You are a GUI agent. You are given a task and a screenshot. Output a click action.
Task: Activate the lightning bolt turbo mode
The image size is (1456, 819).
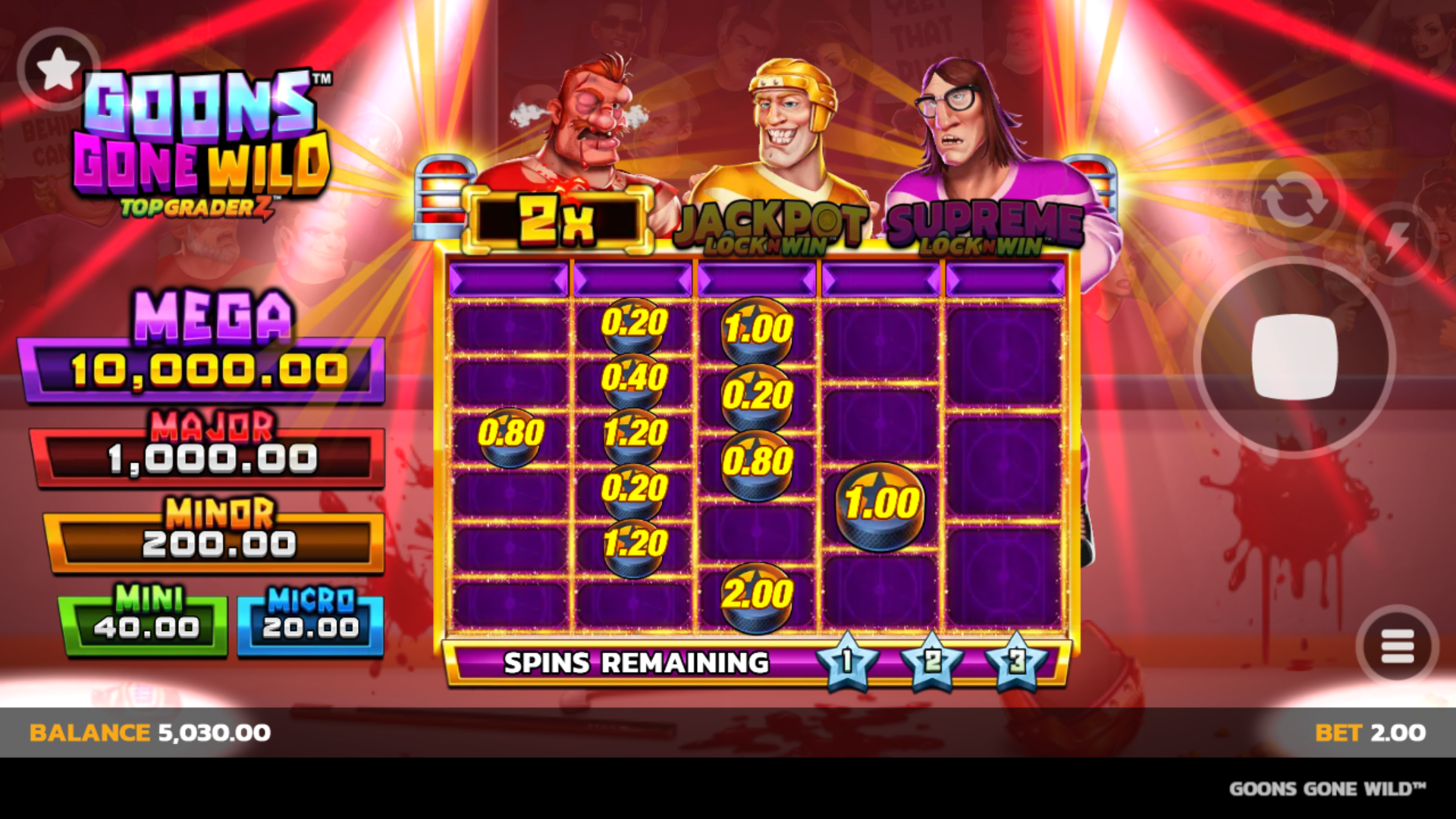[1397, 243]
